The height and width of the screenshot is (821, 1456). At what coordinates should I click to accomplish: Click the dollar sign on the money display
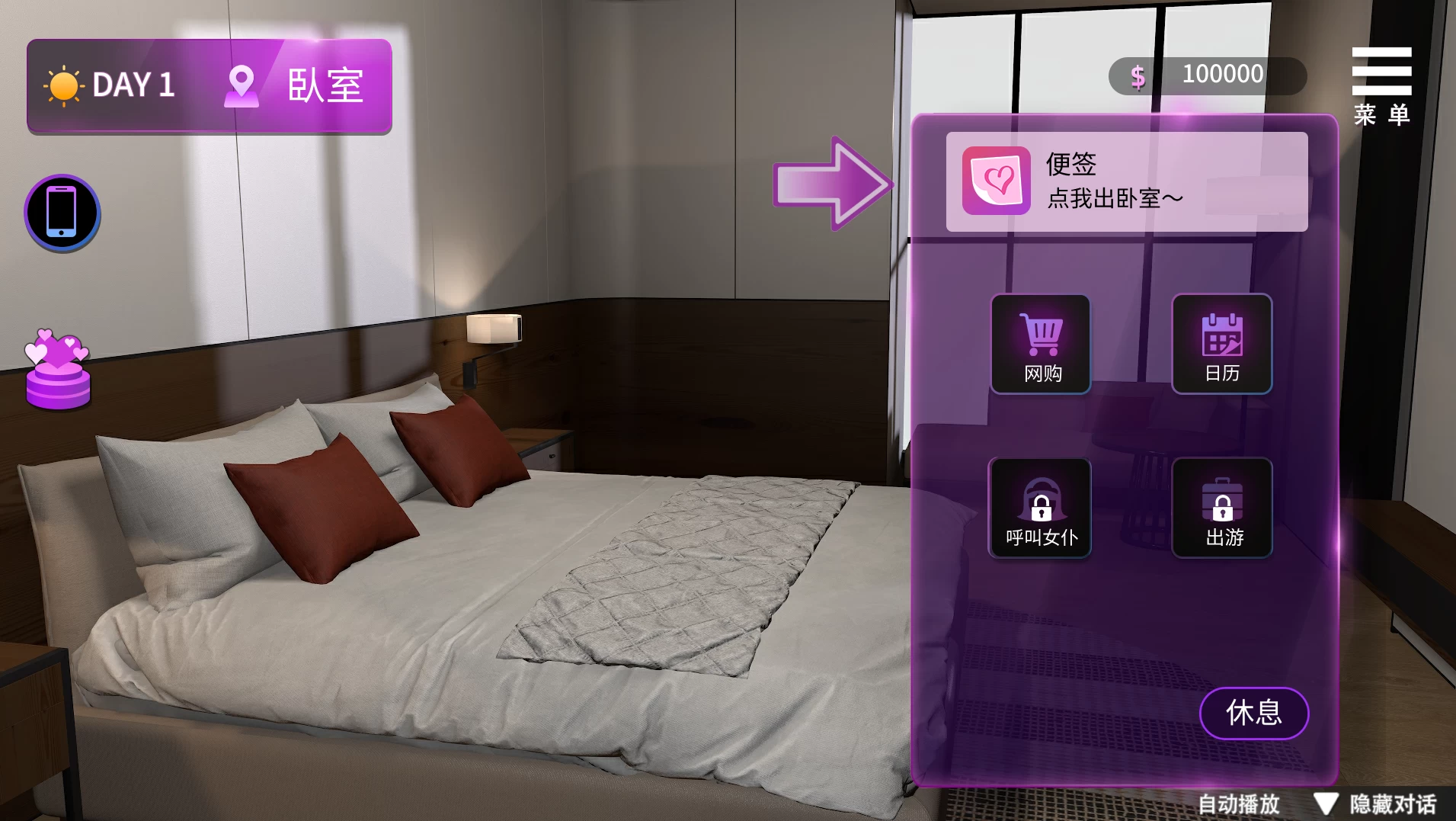pyautogui.click(x=1138, y=75)
